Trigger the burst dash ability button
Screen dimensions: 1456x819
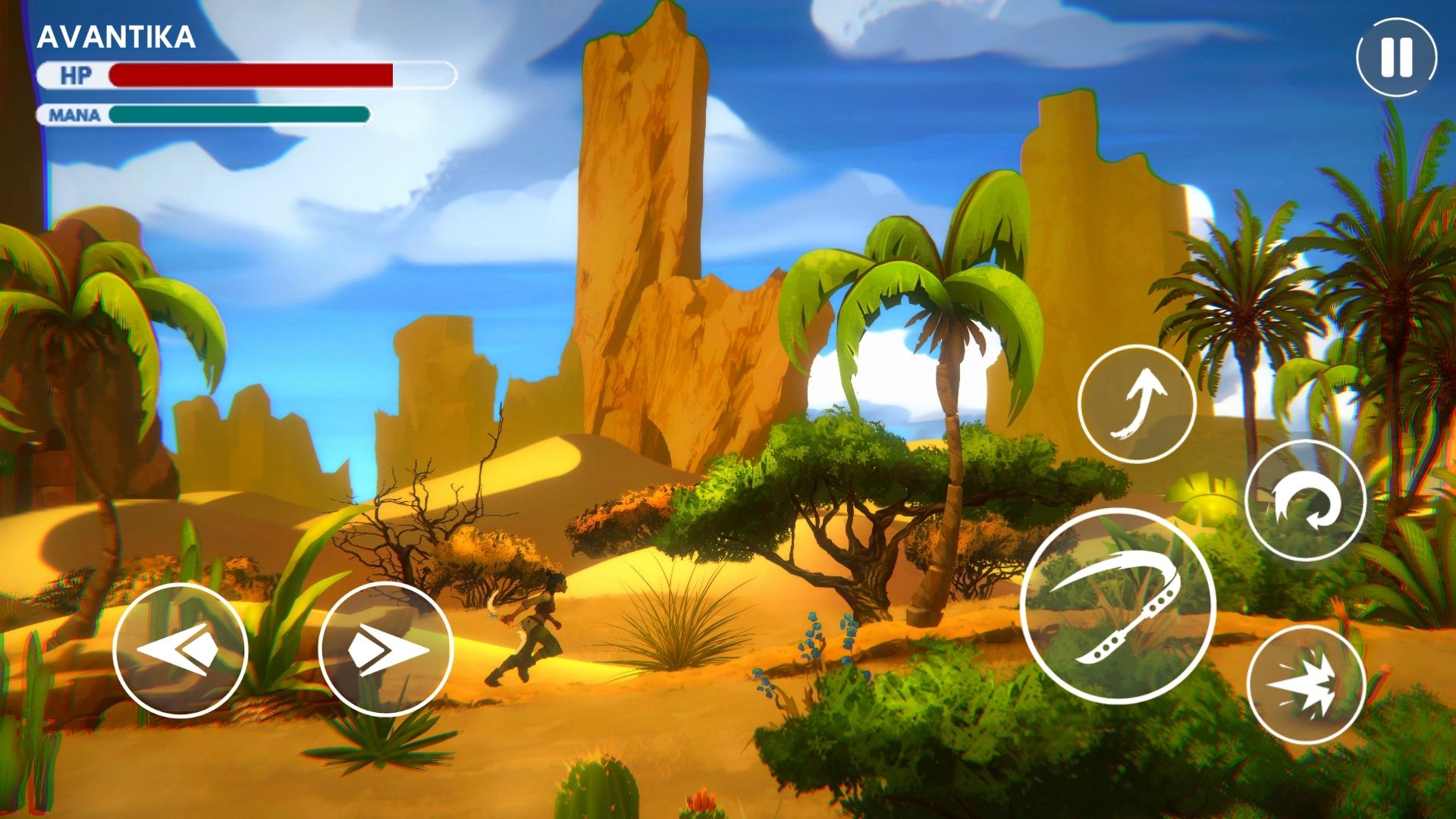point(1305,685)
